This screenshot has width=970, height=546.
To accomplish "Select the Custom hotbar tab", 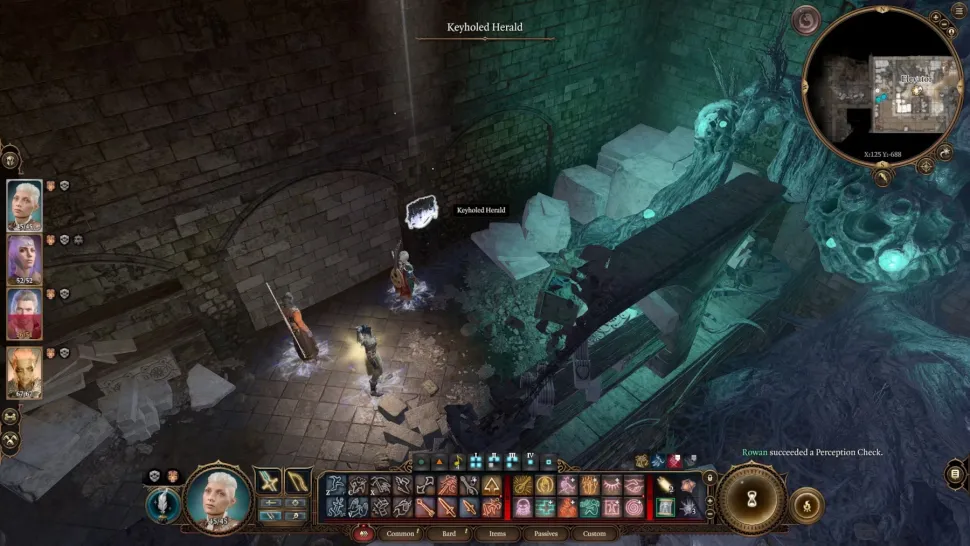I will [x=594, y=533].
